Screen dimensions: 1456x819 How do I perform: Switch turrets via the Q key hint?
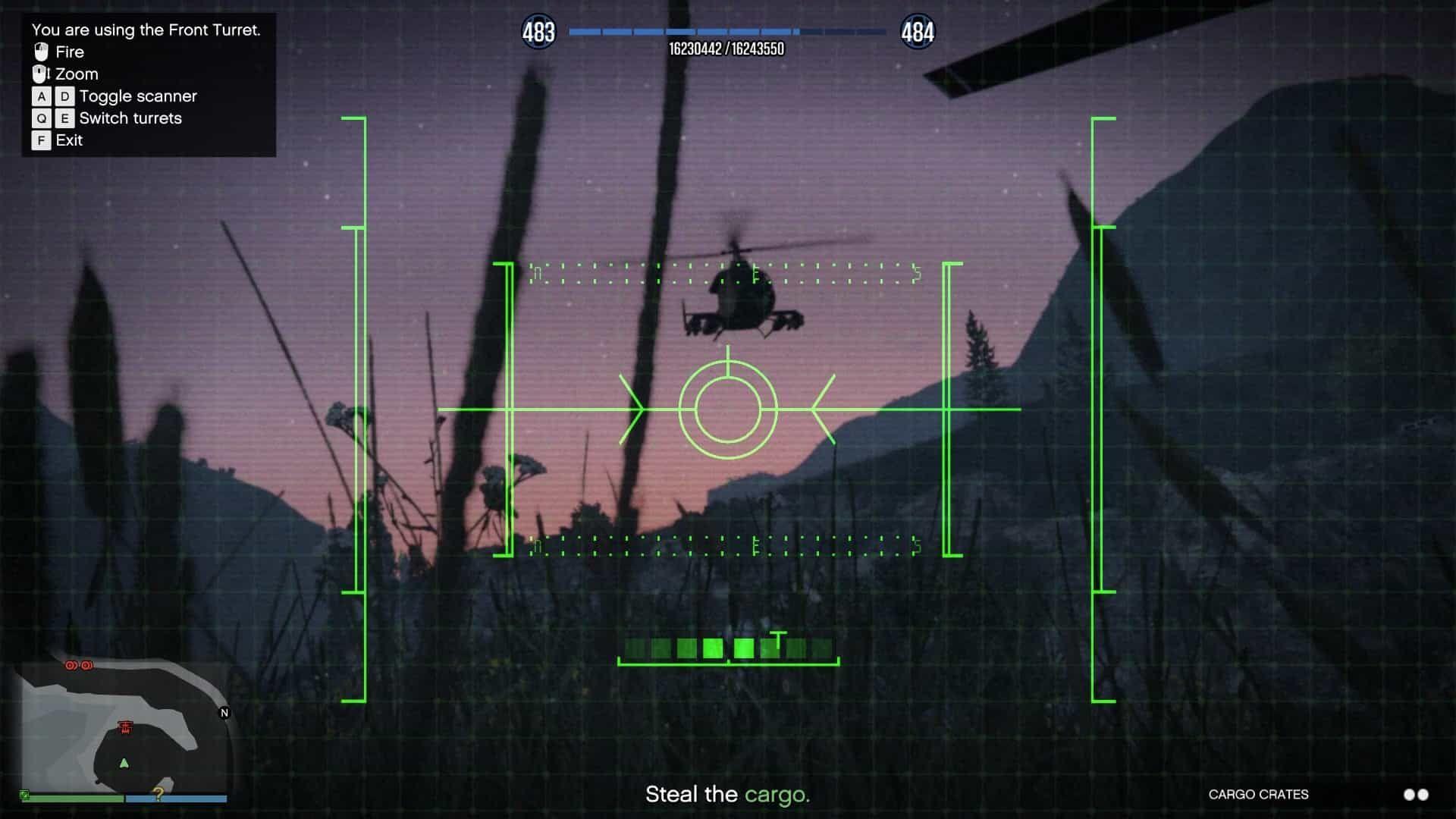[x=40, y=118]
